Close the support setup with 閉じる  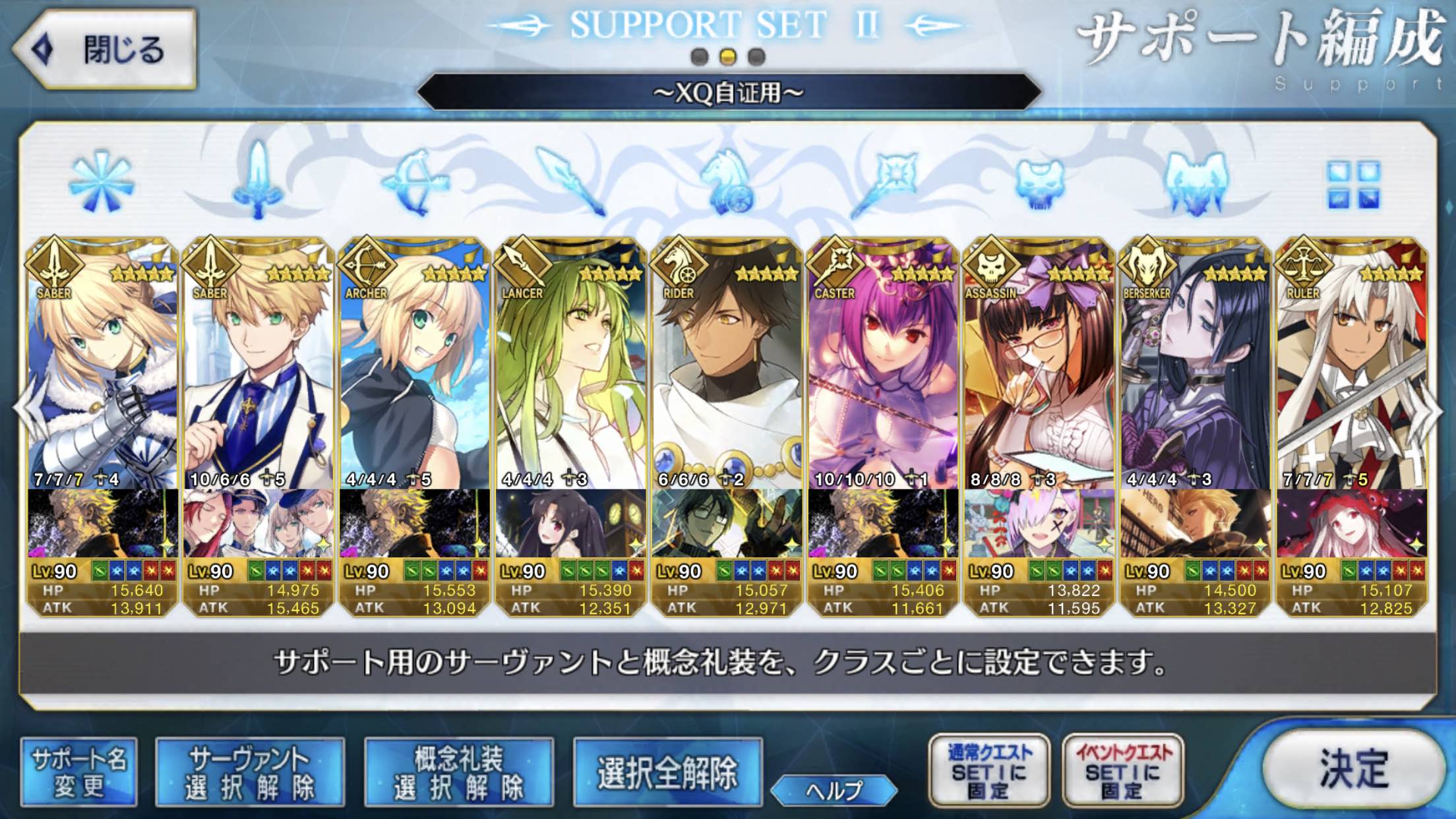click(x=106, y=49)
